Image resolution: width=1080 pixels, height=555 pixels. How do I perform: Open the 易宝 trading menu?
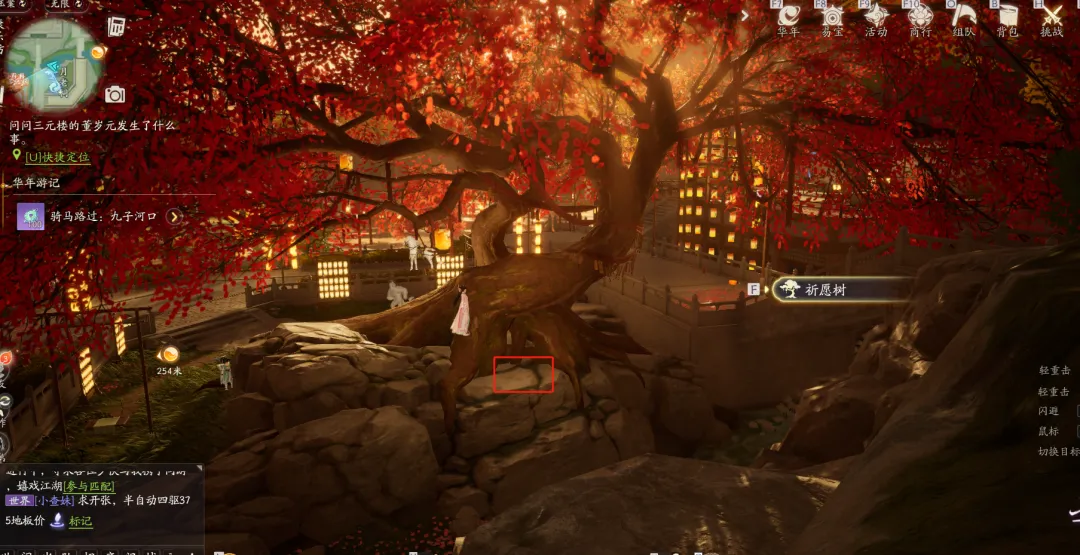coord(832,17)
